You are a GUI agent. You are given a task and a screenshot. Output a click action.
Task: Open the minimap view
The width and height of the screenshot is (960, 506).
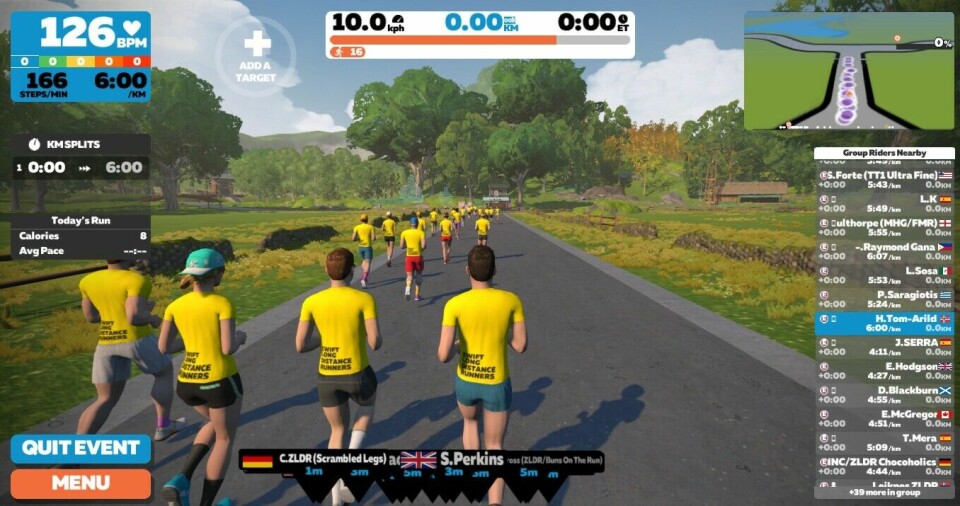point(848,71)
